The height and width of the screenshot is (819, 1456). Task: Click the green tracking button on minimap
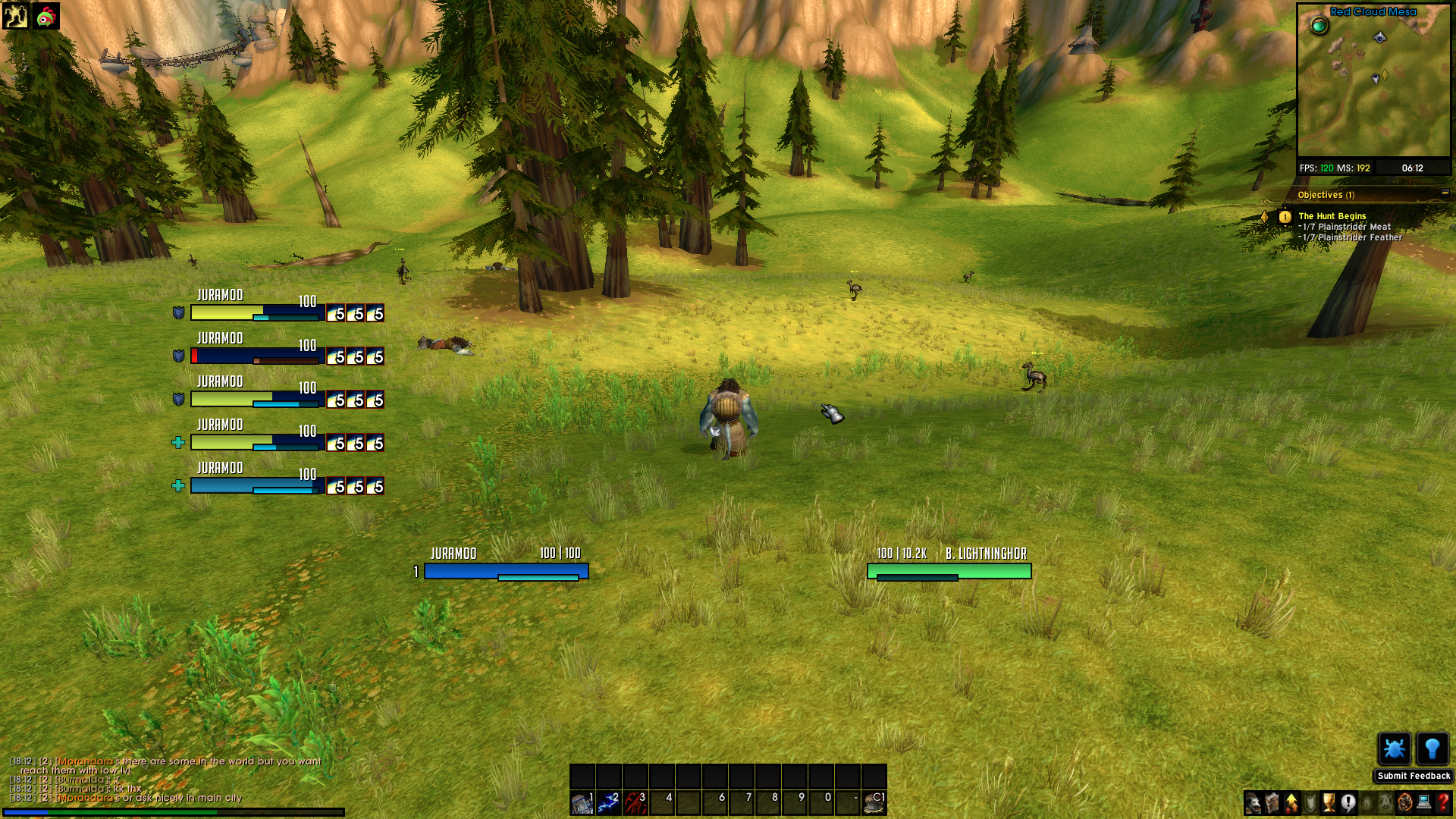pyautogui.click(x=1319, y=27)
